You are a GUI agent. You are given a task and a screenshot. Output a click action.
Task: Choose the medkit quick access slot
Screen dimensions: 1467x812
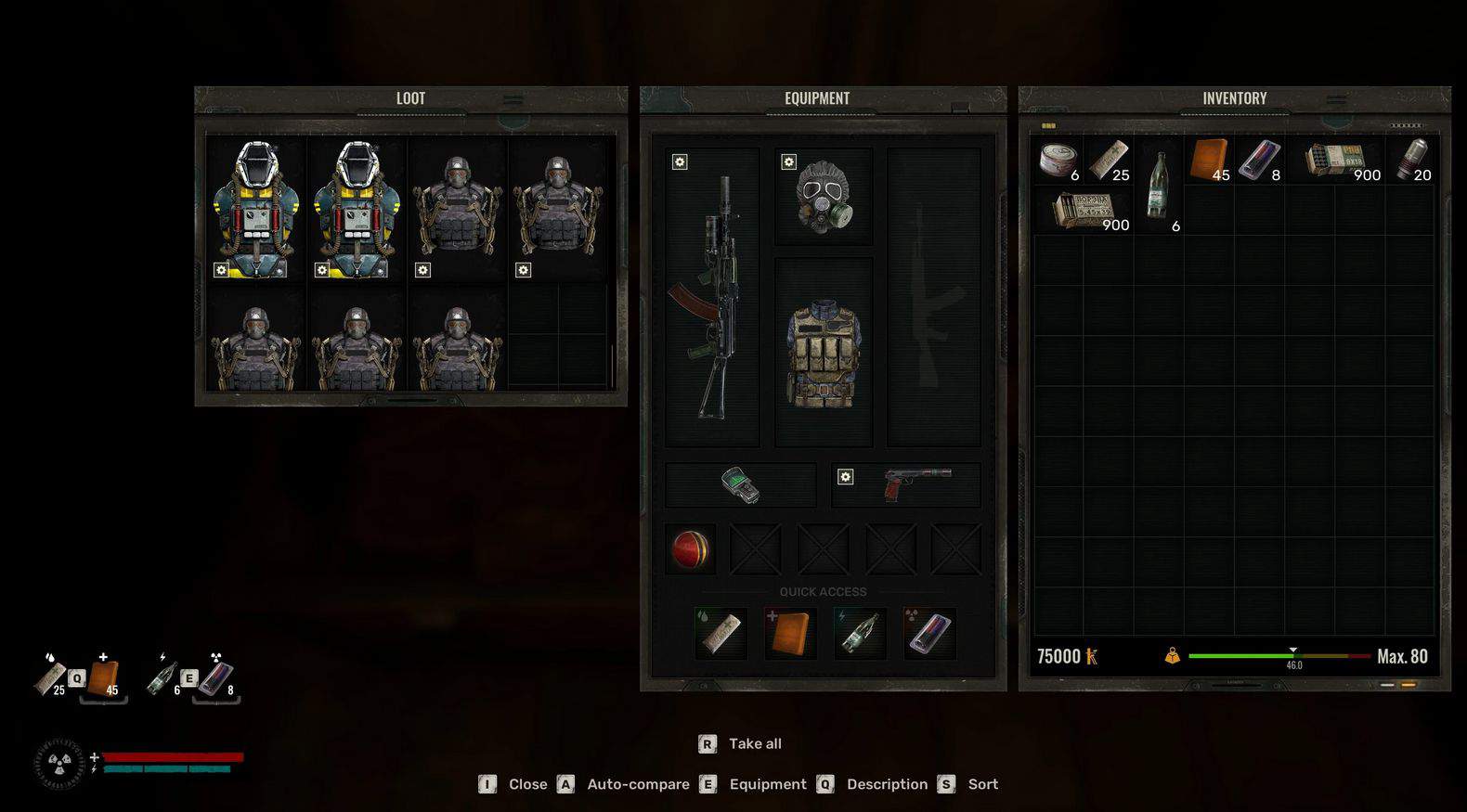click(x=790, y=634)
